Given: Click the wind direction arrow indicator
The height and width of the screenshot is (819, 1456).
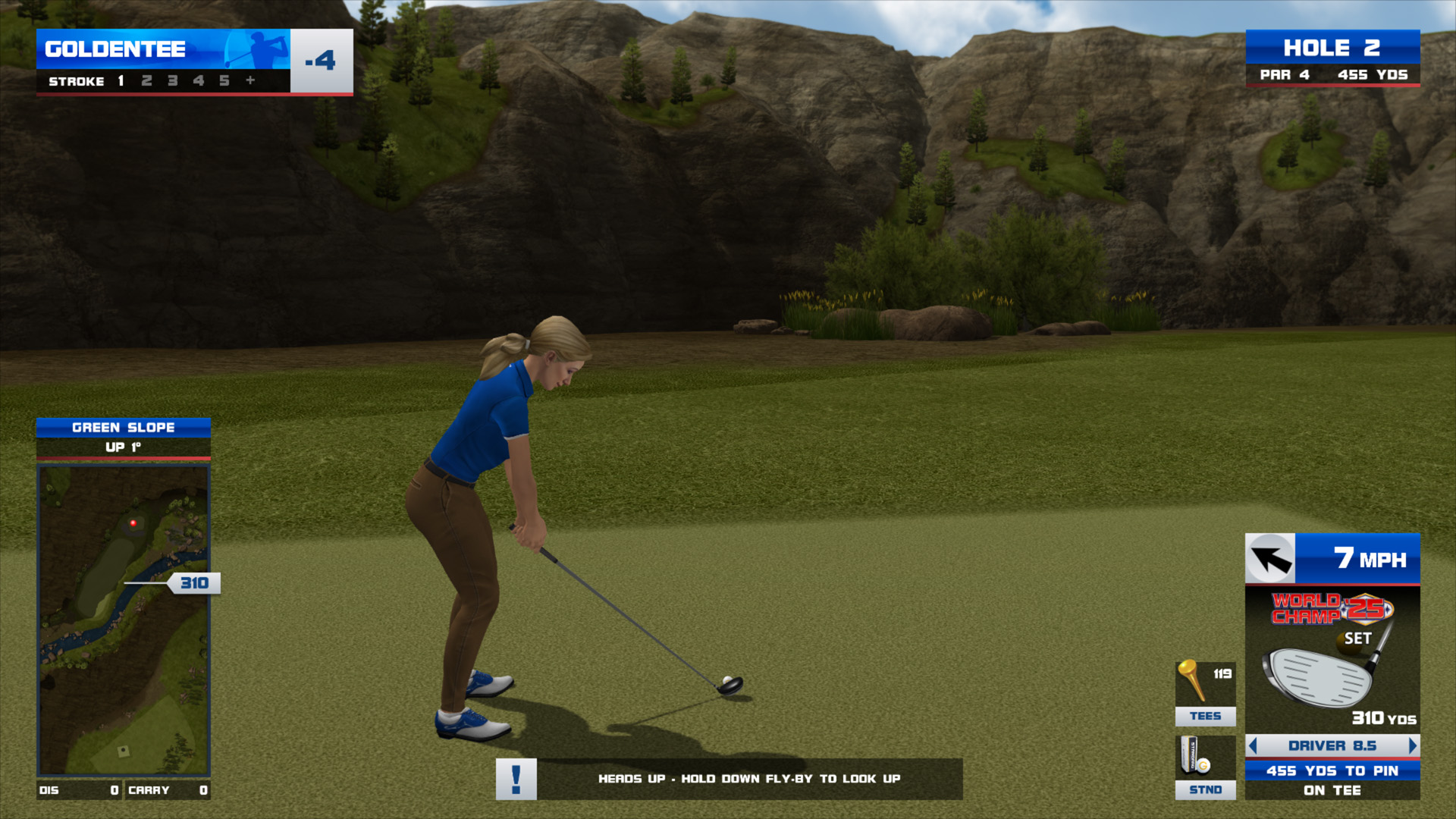Looking at the screenshot, I should click(x=1270, y=560).
